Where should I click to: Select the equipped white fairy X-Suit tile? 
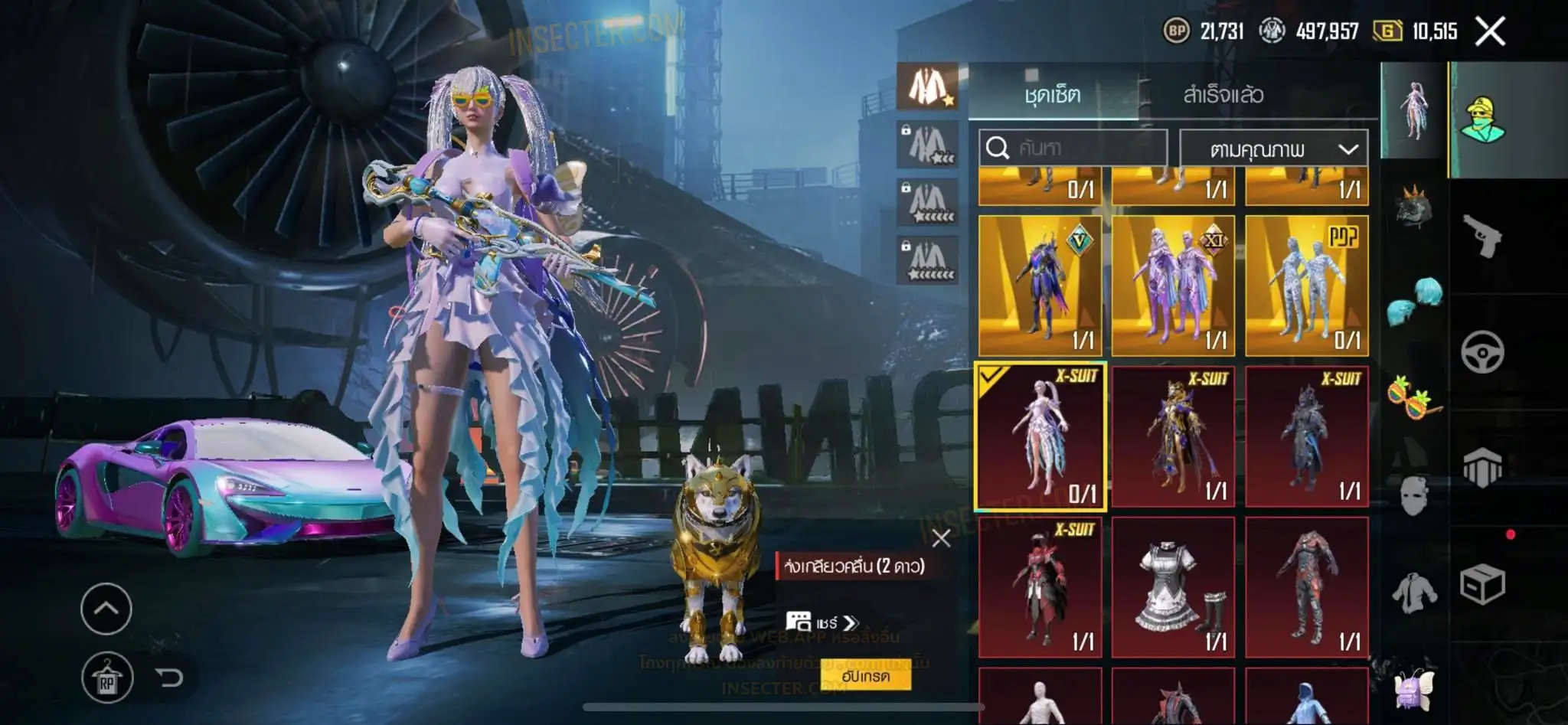coord(1040,436)
